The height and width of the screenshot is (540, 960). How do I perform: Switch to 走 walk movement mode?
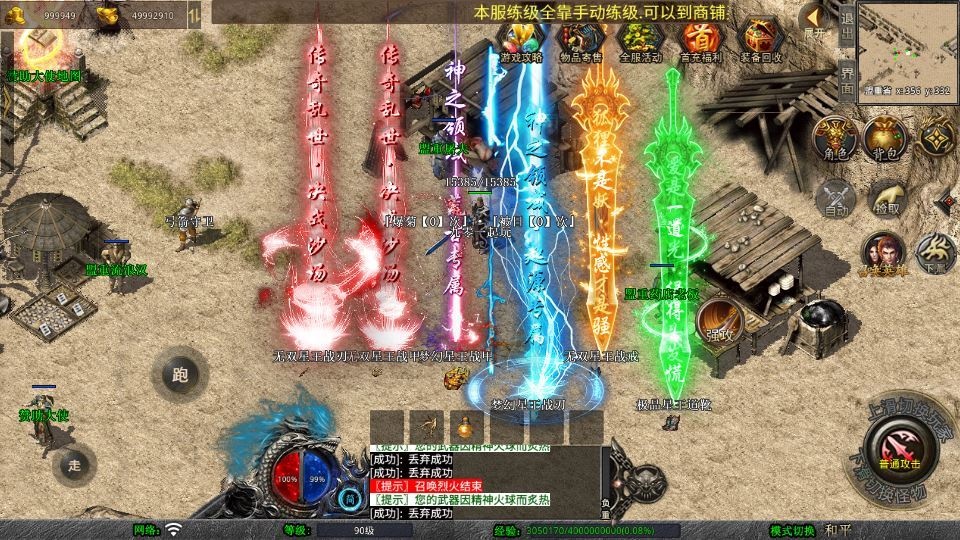(x=74, y=465)
